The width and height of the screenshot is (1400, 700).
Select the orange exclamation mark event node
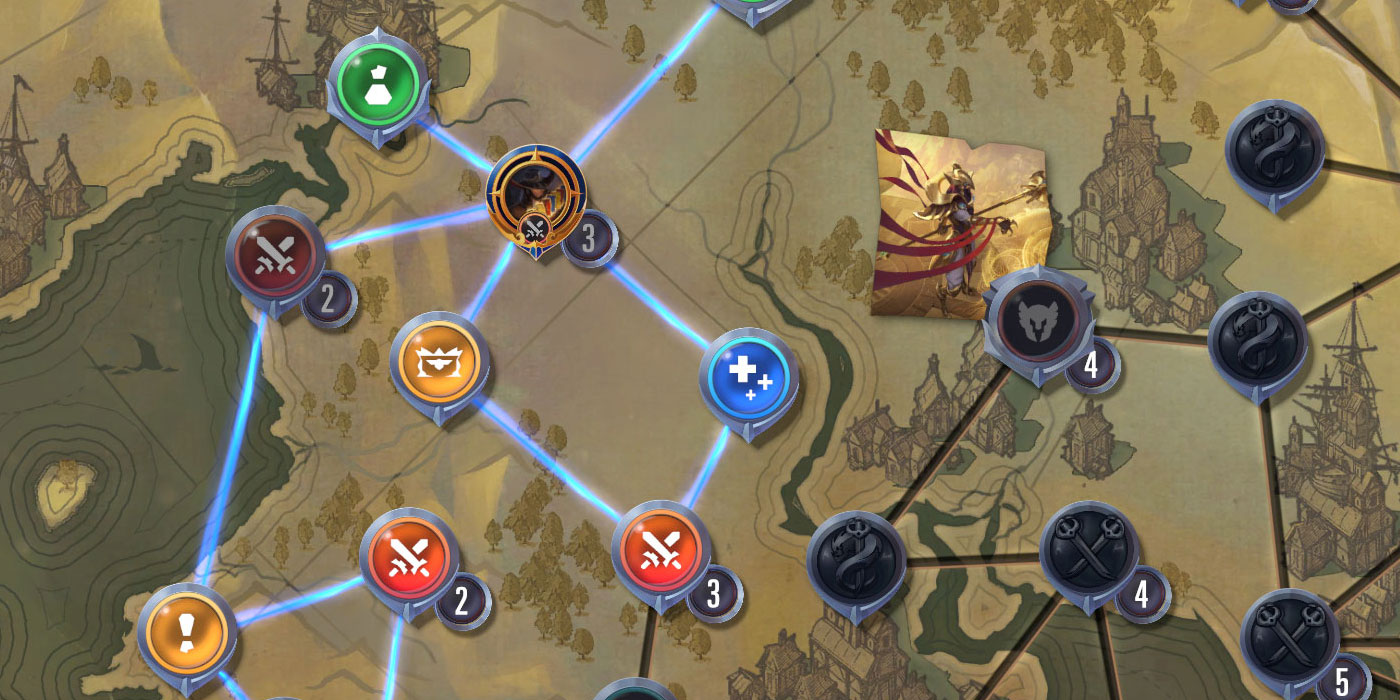click(x=188, y=631)
